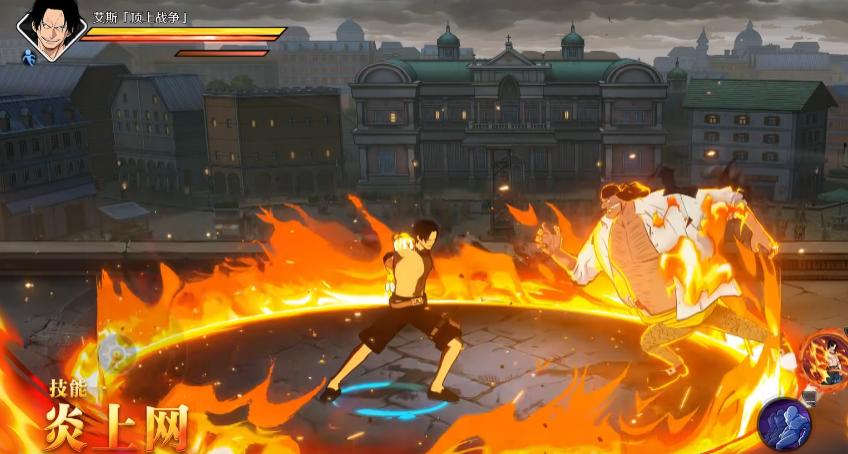The height and width of the screenshot is (454, 848).
Task: Trigger Ace's fire skill icon
Action: point(828,358)
